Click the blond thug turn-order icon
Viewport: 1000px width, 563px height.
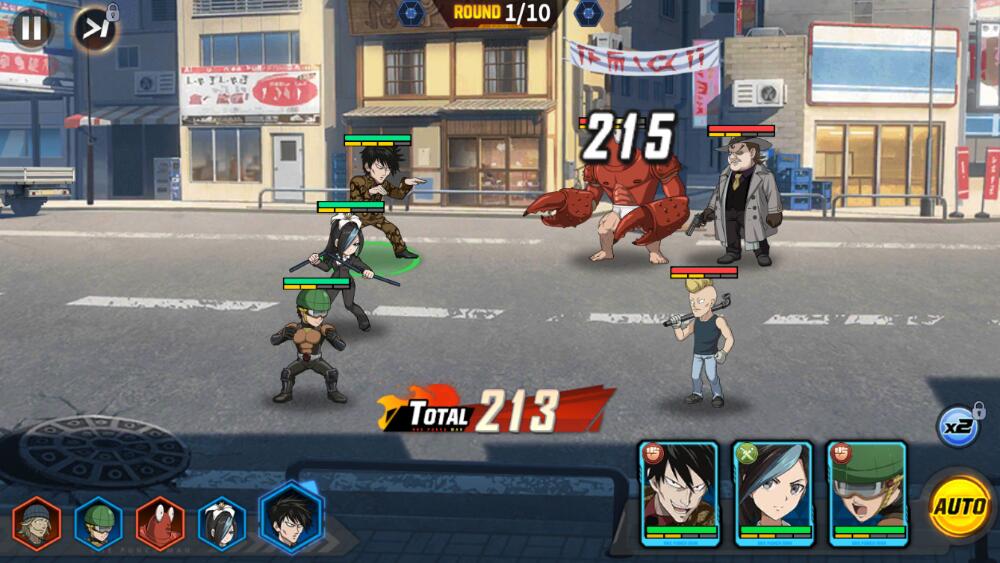(37, 524)
